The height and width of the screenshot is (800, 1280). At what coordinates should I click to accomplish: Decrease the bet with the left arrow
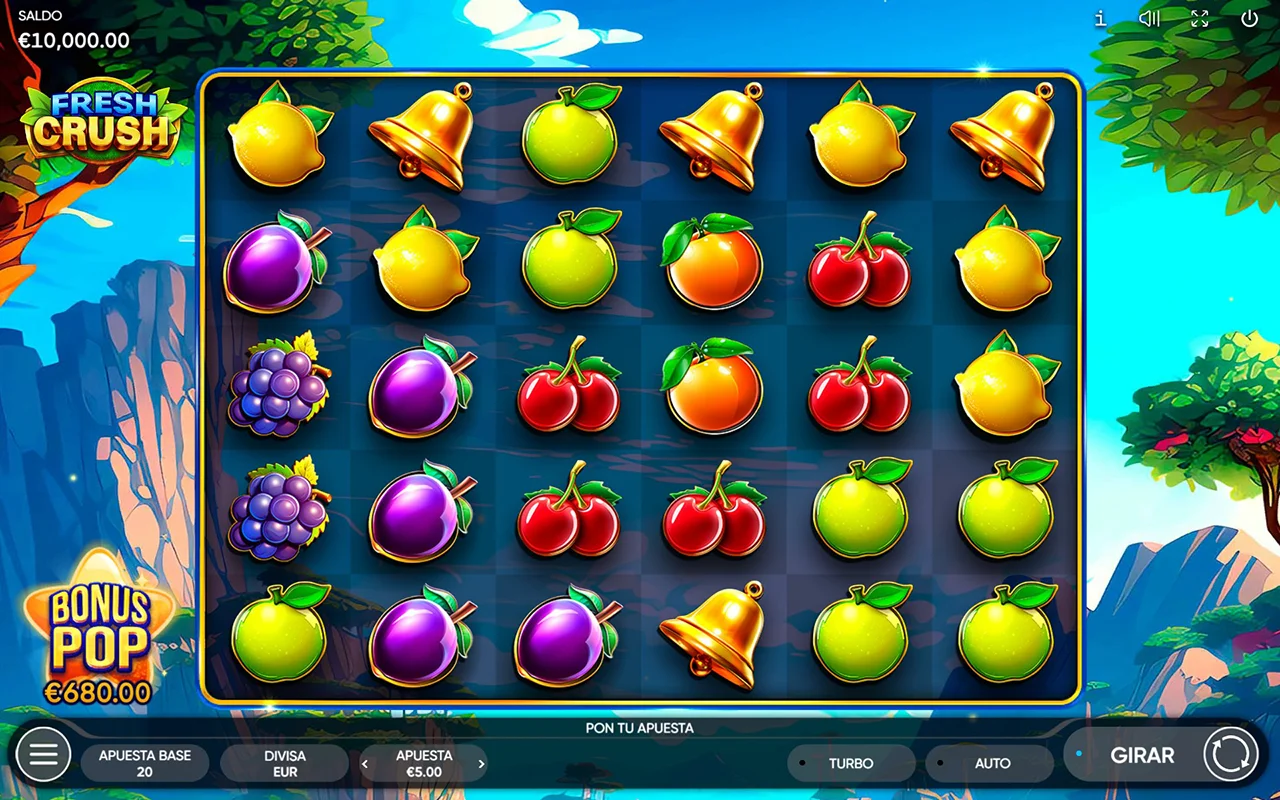(365, 764)
